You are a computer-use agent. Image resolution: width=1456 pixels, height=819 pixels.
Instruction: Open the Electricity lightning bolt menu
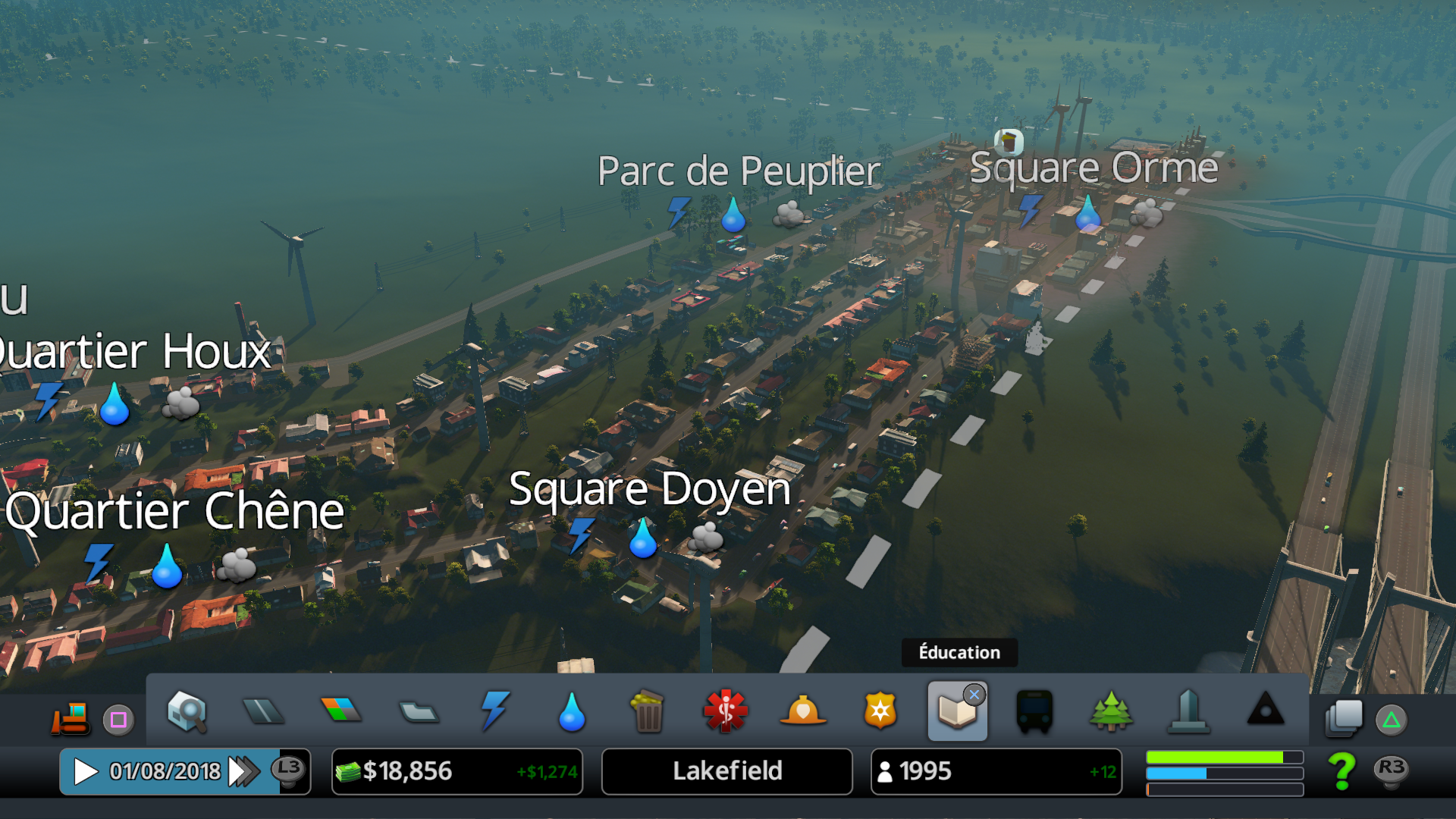click(x=494, y=711)
